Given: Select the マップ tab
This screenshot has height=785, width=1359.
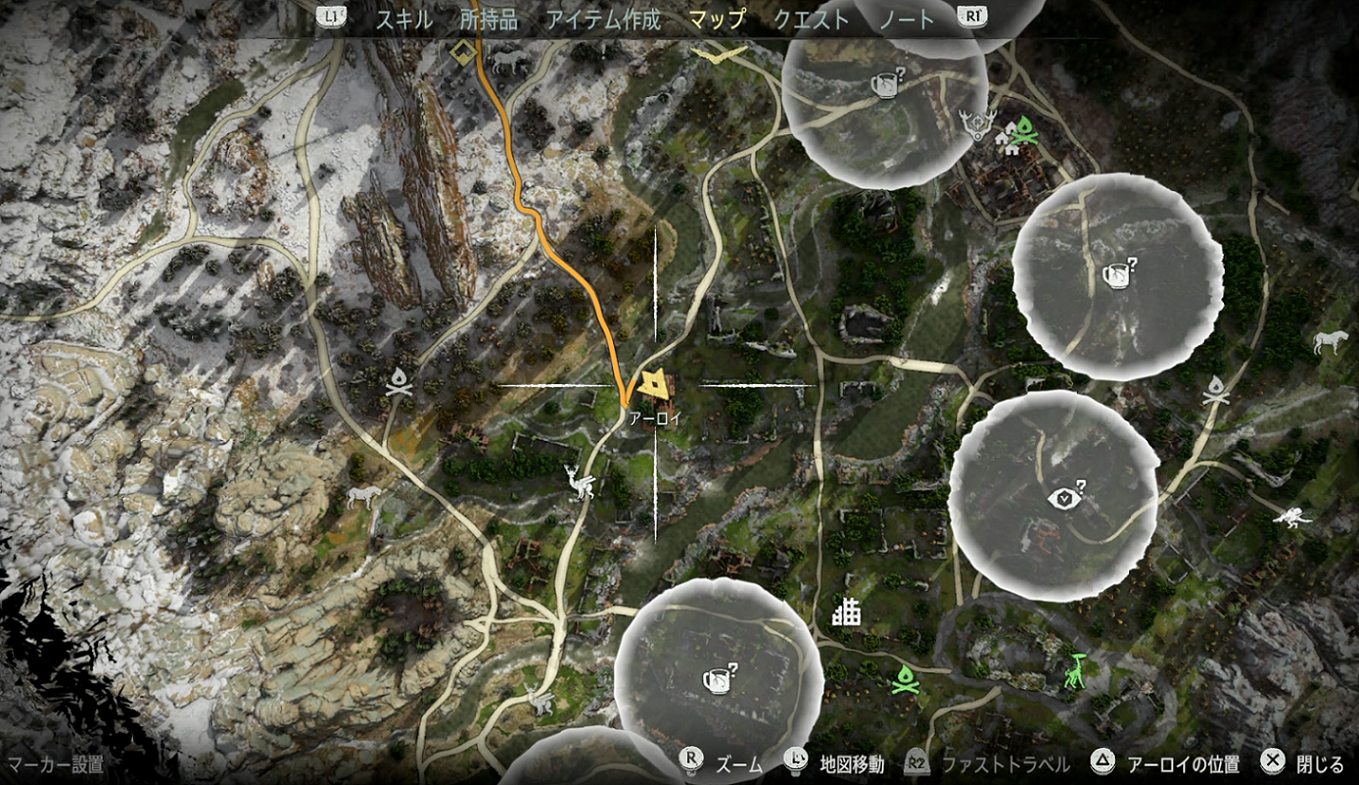Looking at the screenshot, I should click(717, 19).
